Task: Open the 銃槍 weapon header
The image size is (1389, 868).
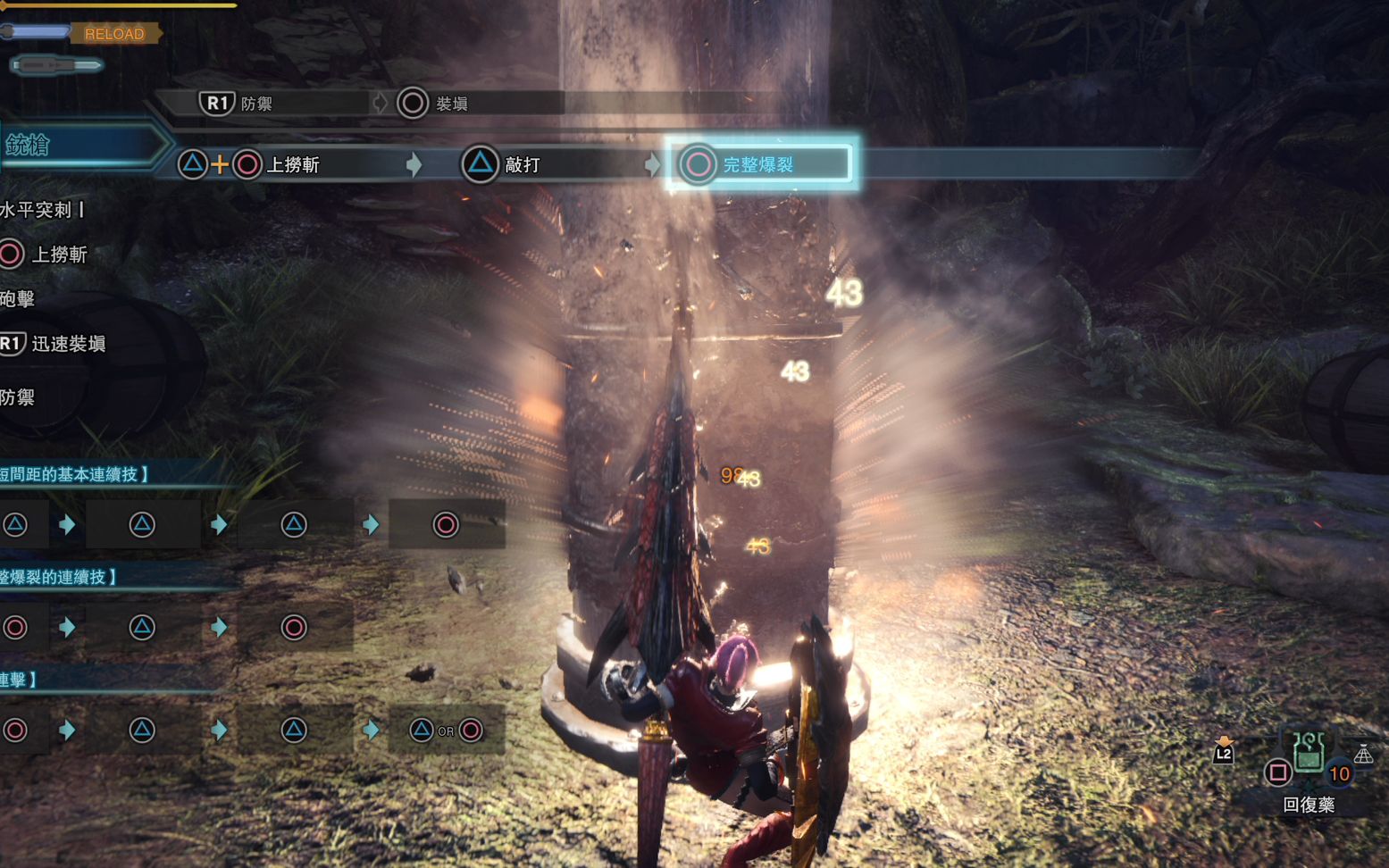Action: pyautogui.click(x=29, y=146)
